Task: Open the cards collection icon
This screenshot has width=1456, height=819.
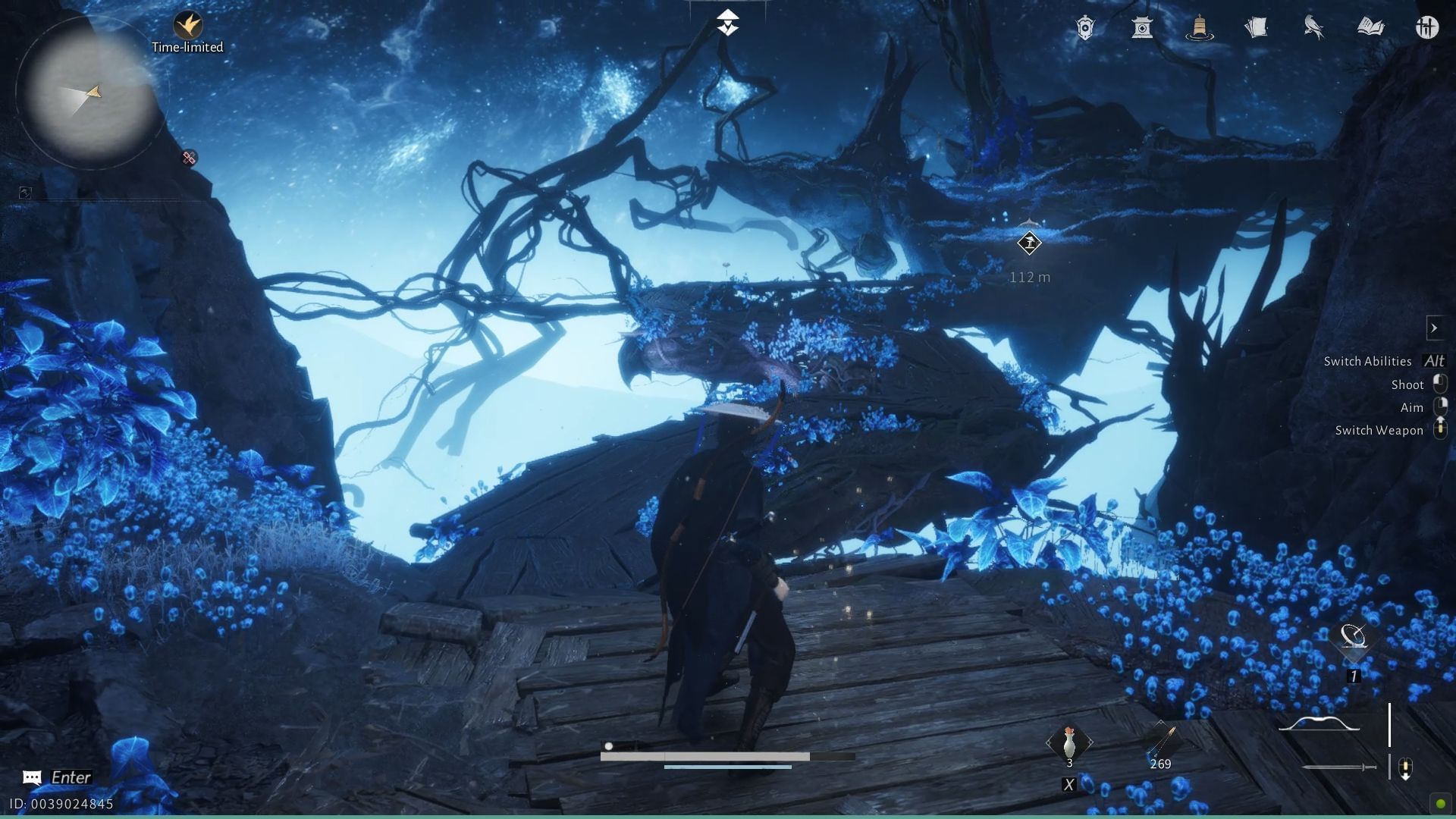Action: [1257, 27]
